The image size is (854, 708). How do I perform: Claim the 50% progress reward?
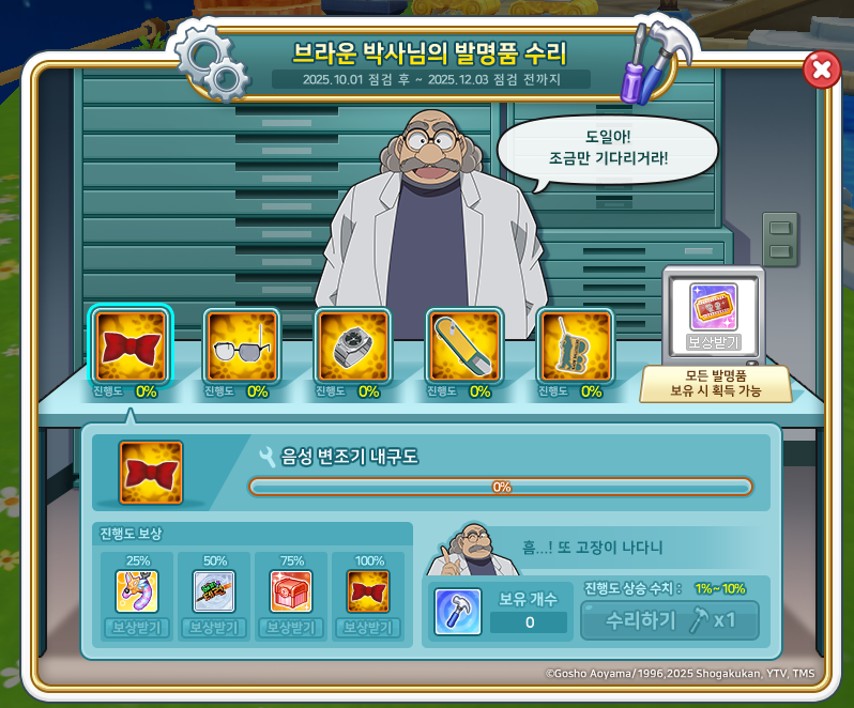(214, 628)
